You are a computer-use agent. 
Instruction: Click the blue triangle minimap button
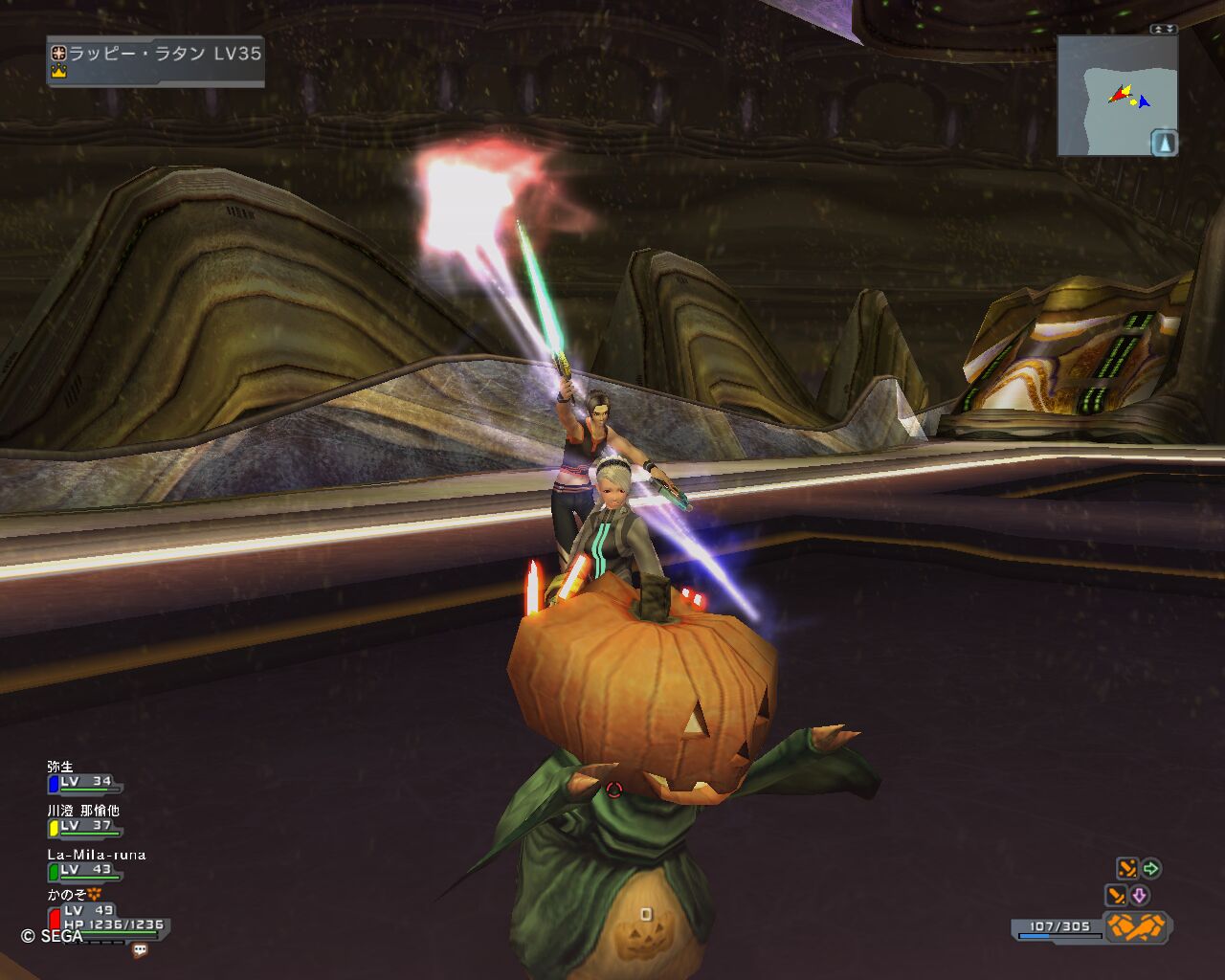[1164, 144]
